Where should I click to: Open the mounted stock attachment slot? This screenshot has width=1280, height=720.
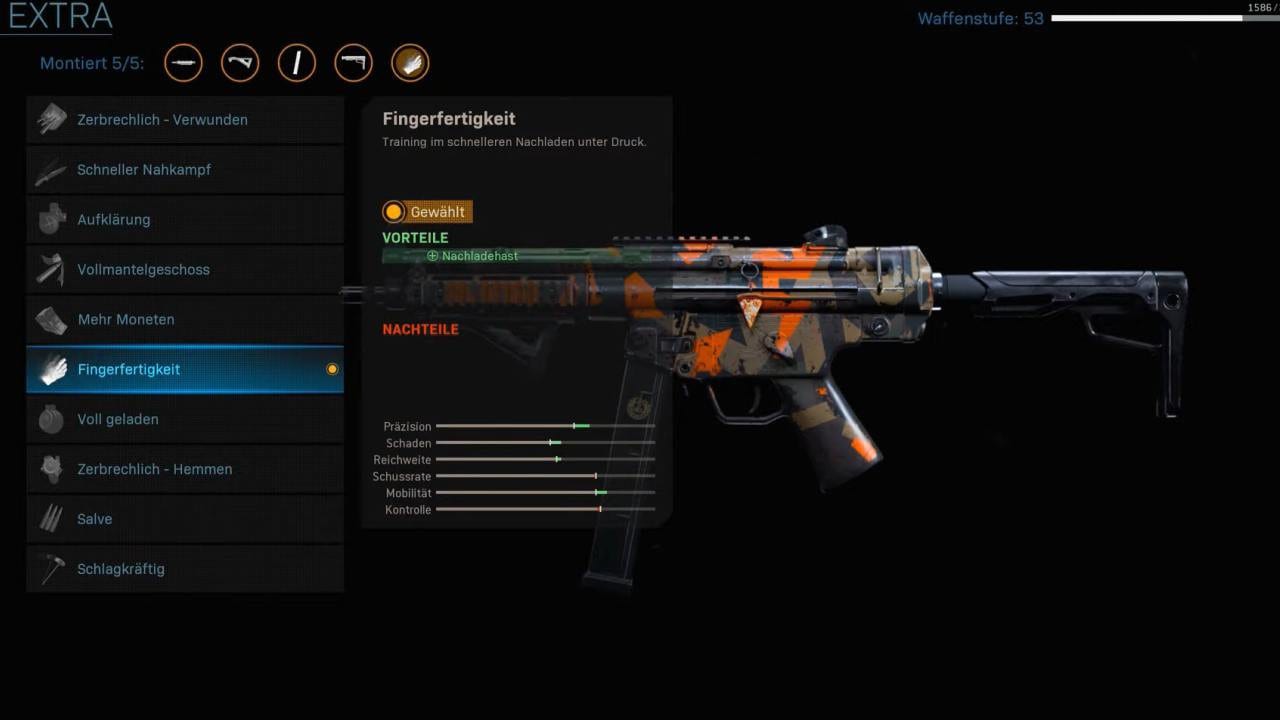(x=353, y=63)
